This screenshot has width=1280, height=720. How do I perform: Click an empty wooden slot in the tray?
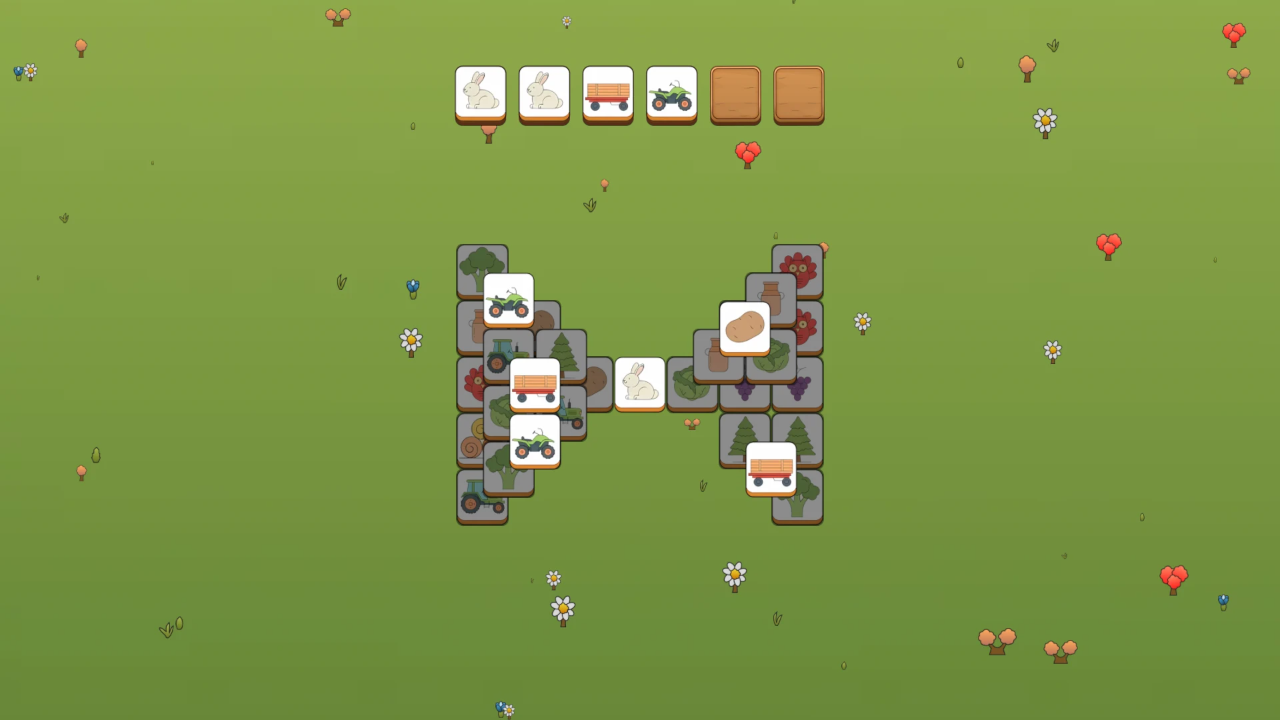[736, 94]
